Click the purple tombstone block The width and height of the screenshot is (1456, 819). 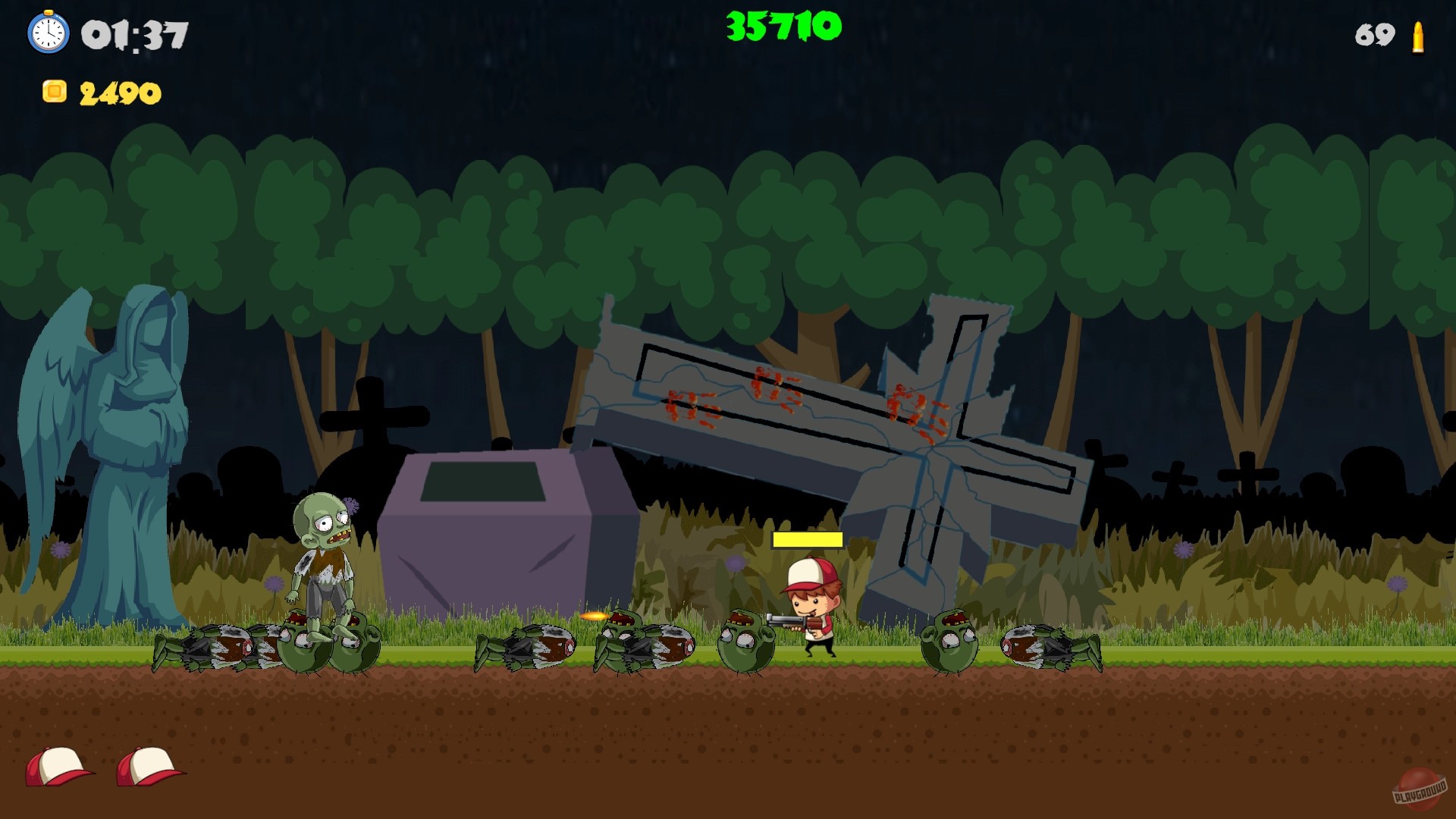pyautogui.click(x=493, y=531)
